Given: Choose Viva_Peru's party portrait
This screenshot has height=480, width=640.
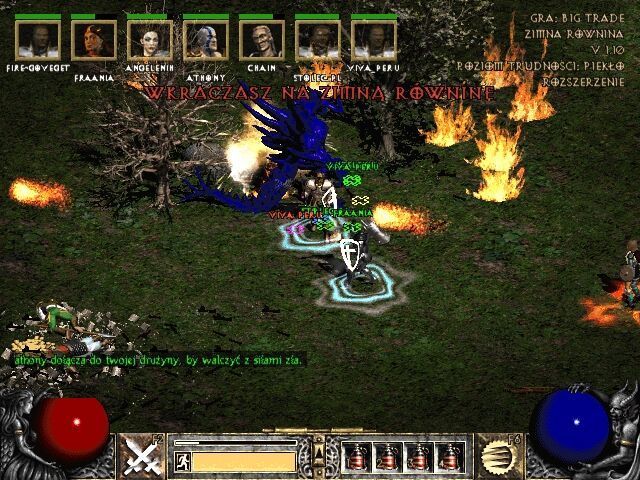Looking at the screenshot, I should (374, 41).
